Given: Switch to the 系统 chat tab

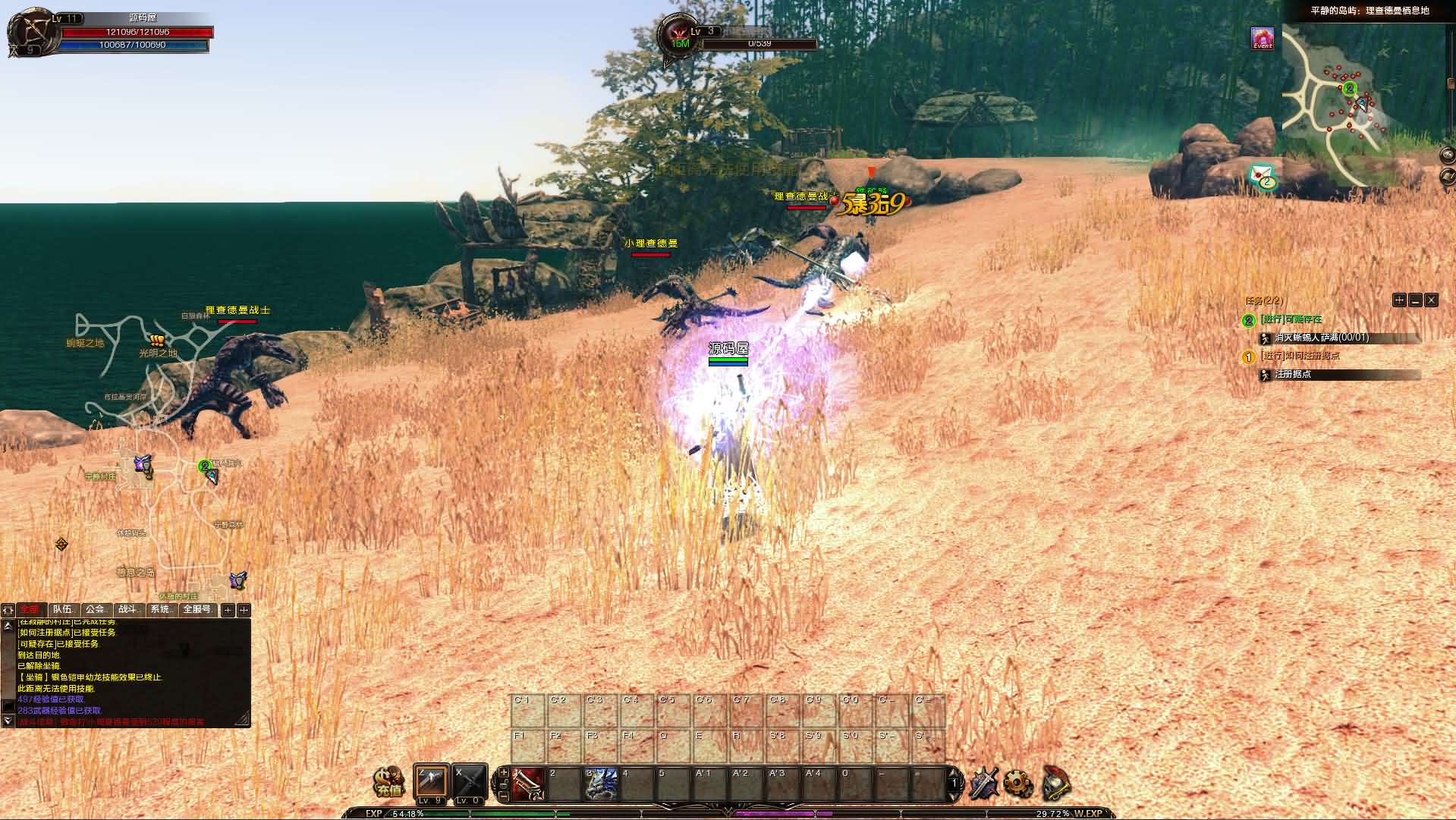Looking at the screenshot, I should point(162,609).
